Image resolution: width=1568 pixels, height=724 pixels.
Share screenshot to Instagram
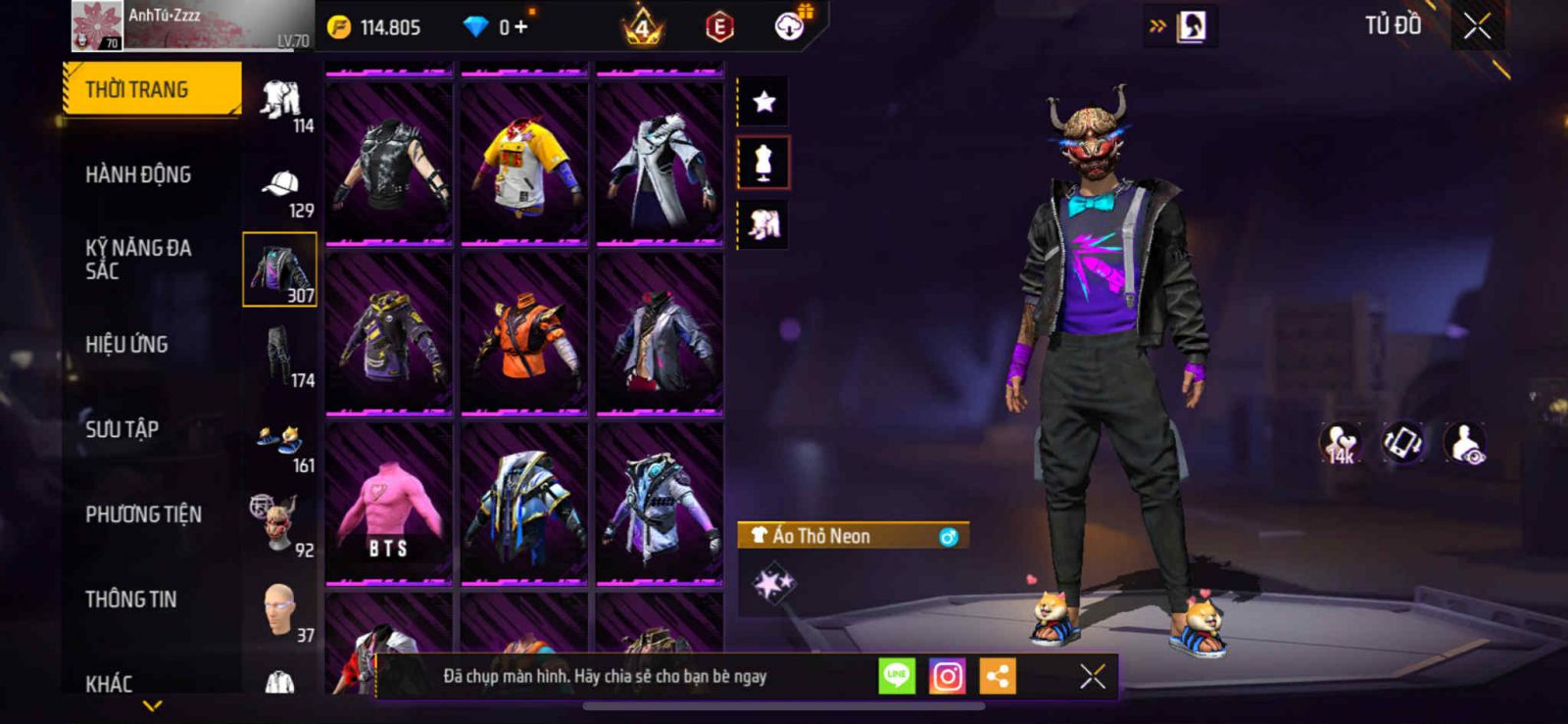click(947, 676)
